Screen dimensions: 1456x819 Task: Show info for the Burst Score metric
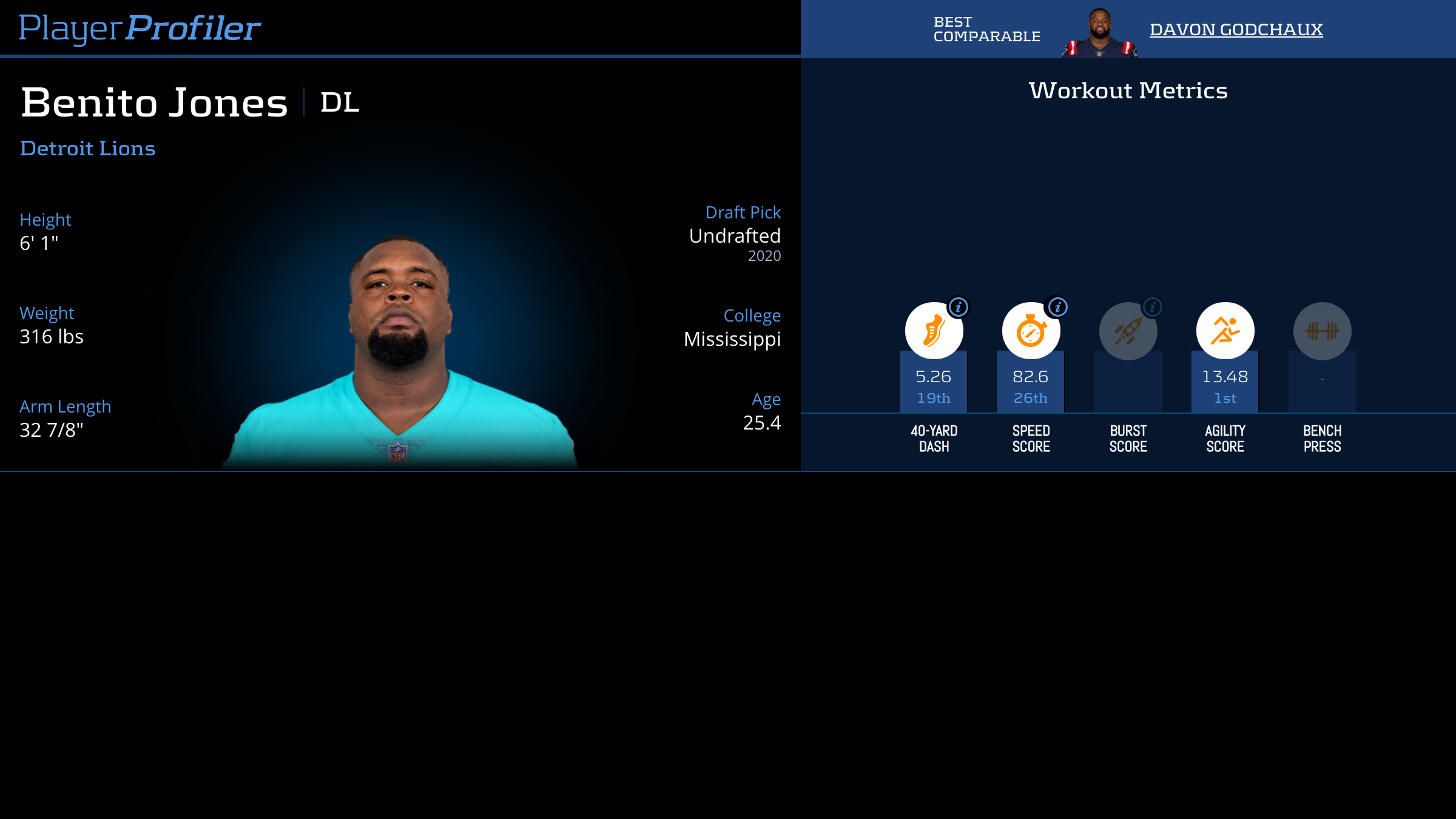[x=1153, y=308]
